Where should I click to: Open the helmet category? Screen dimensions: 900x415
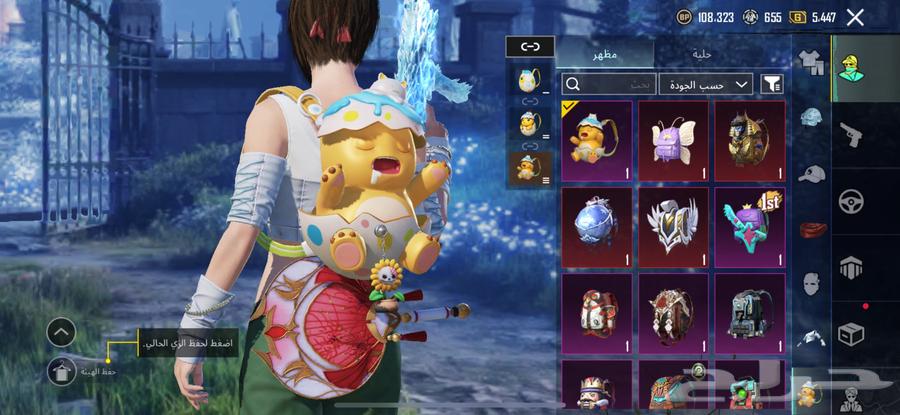[811, 118]
